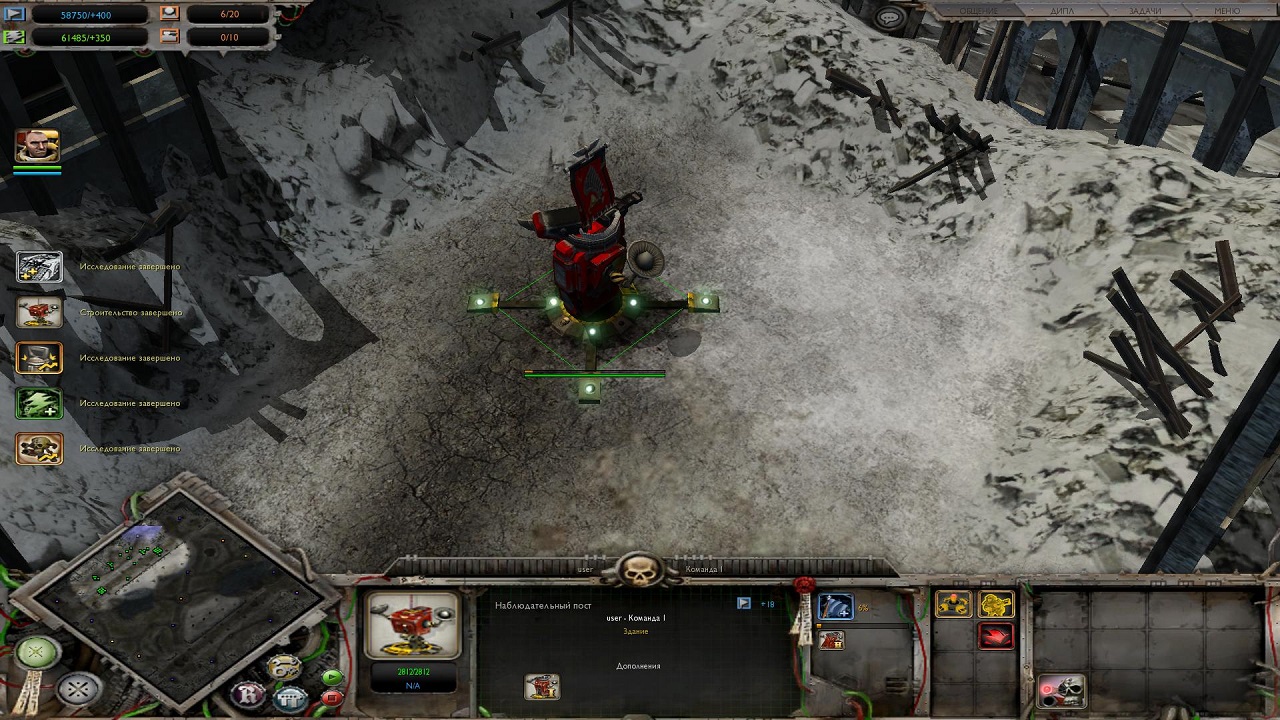Choose the yellow turret upgrade command
Viewport: 1280px width, 720px height.
pyautogui.click(x=953, y=604)
